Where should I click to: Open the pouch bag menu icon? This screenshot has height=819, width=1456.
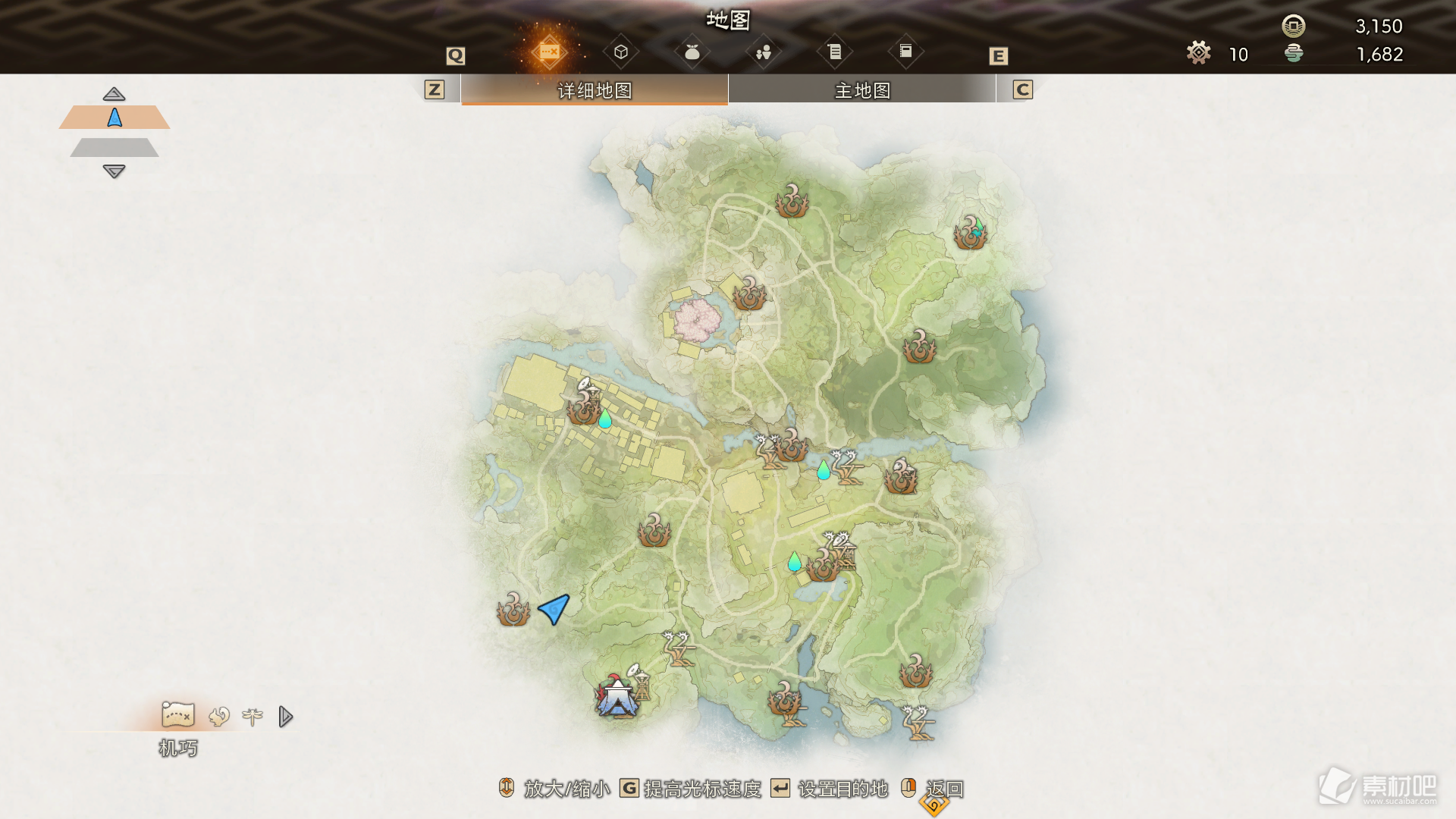point(692,52)
